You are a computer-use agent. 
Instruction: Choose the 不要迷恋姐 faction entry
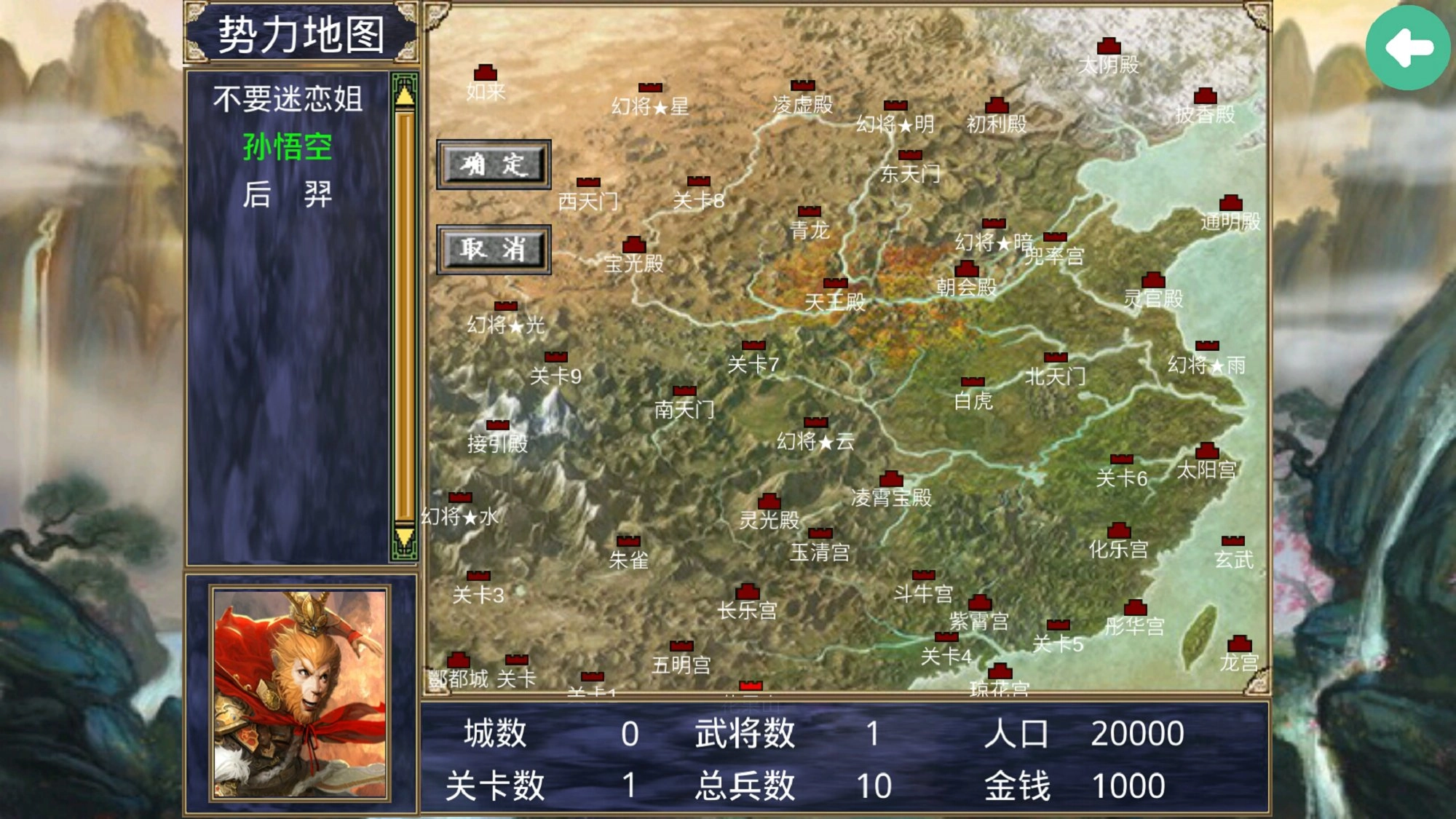pos(288,99)
